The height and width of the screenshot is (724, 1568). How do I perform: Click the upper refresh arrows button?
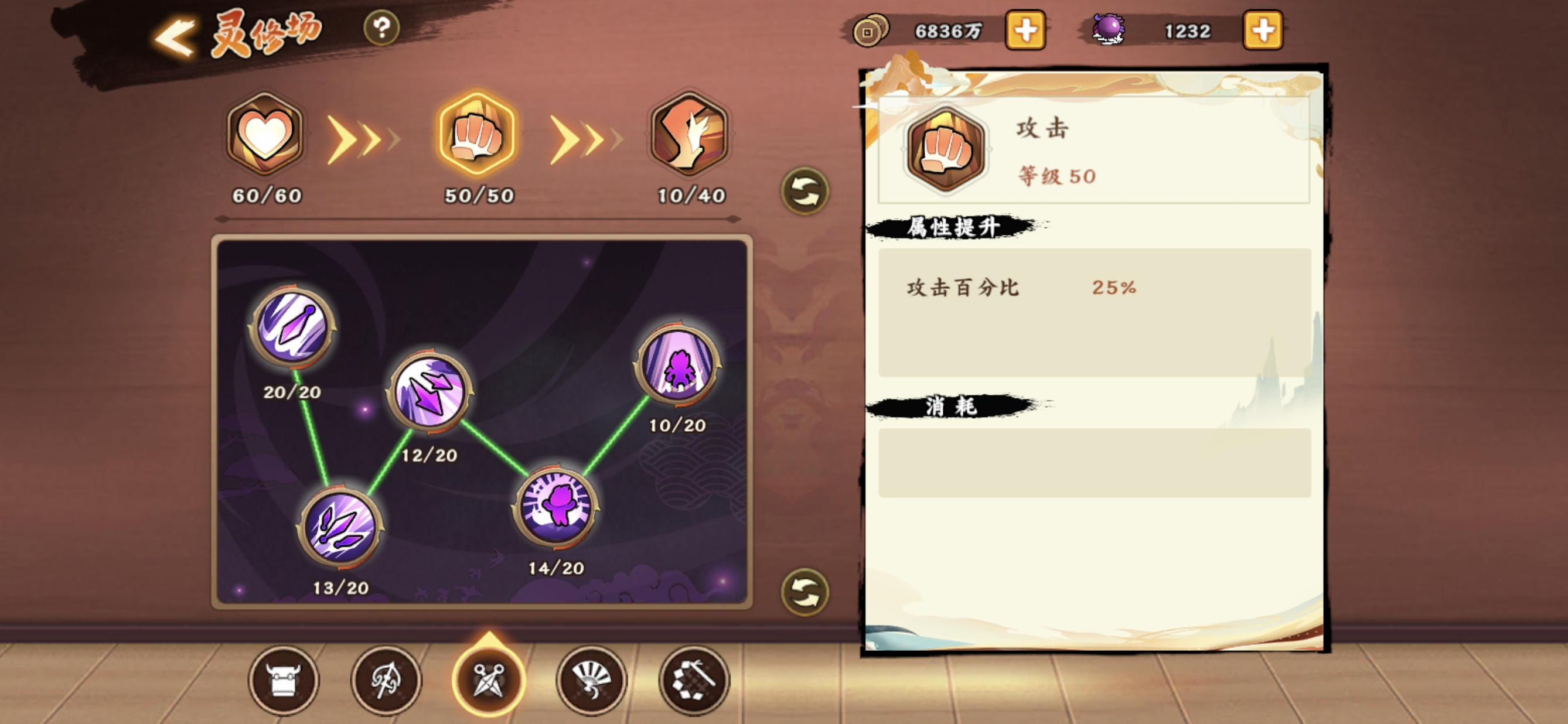click(x=805, y=192)
